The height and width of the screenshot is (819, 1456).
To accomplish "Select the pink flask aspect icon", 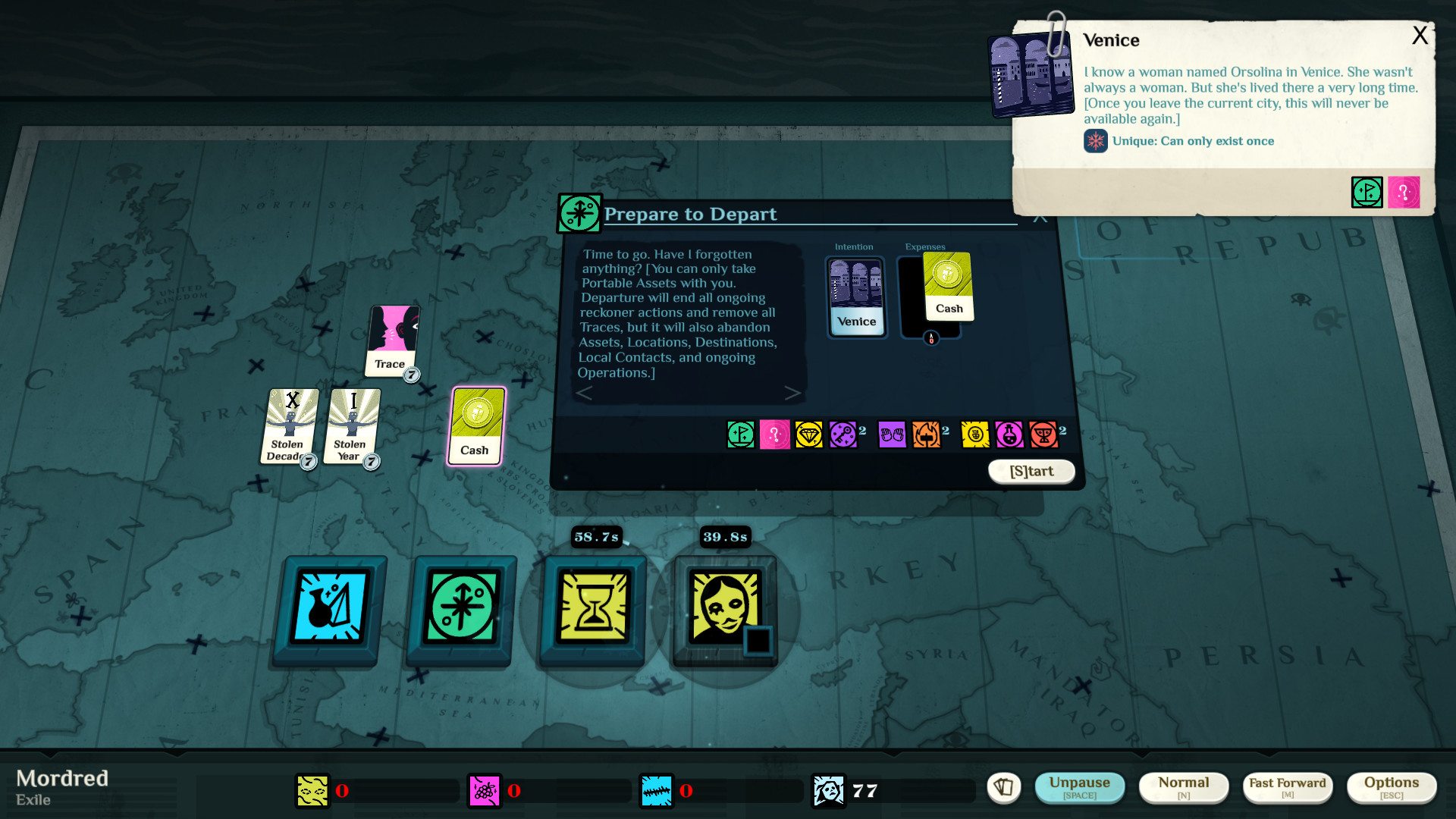I will pos(1009,435).
